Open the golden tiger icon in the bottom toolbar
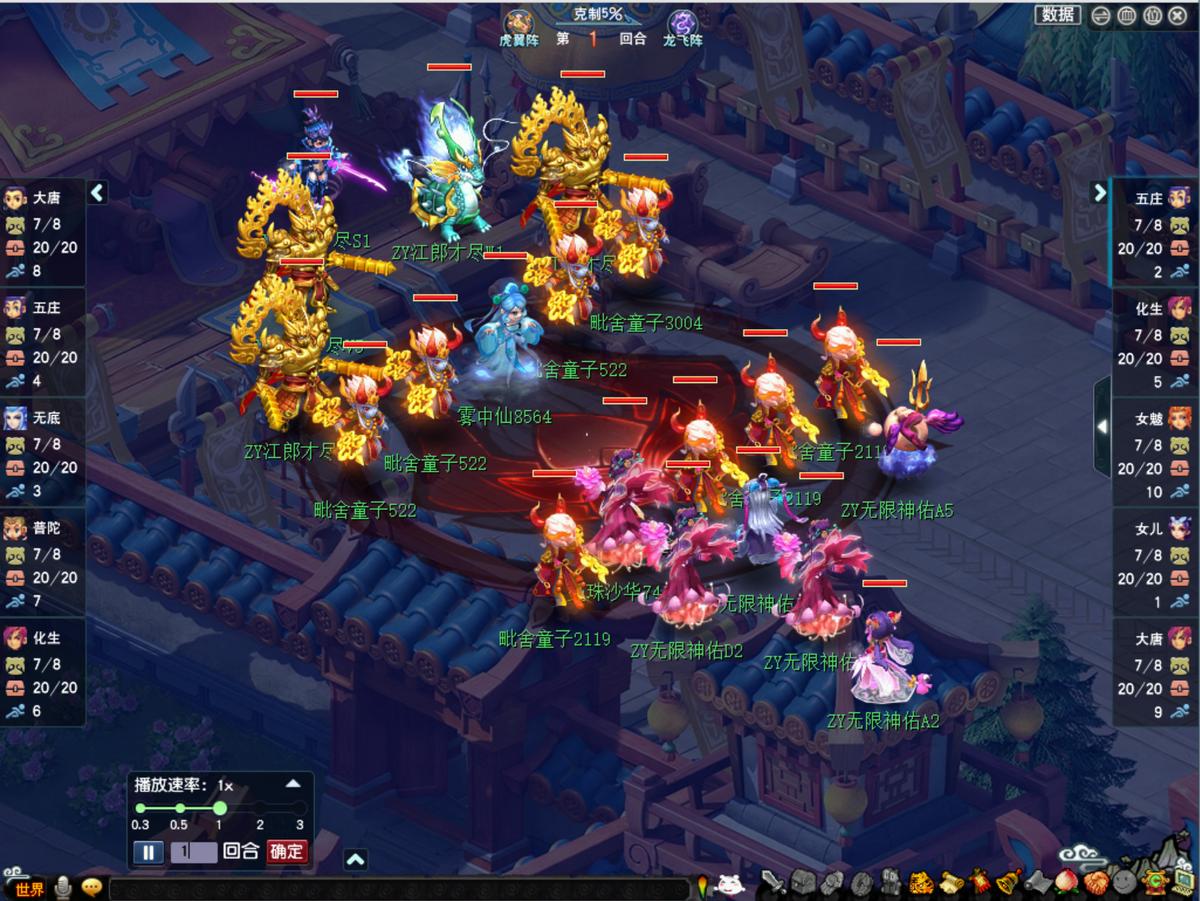This screenshot has width=1200, height=901. [x=919, y=884]
